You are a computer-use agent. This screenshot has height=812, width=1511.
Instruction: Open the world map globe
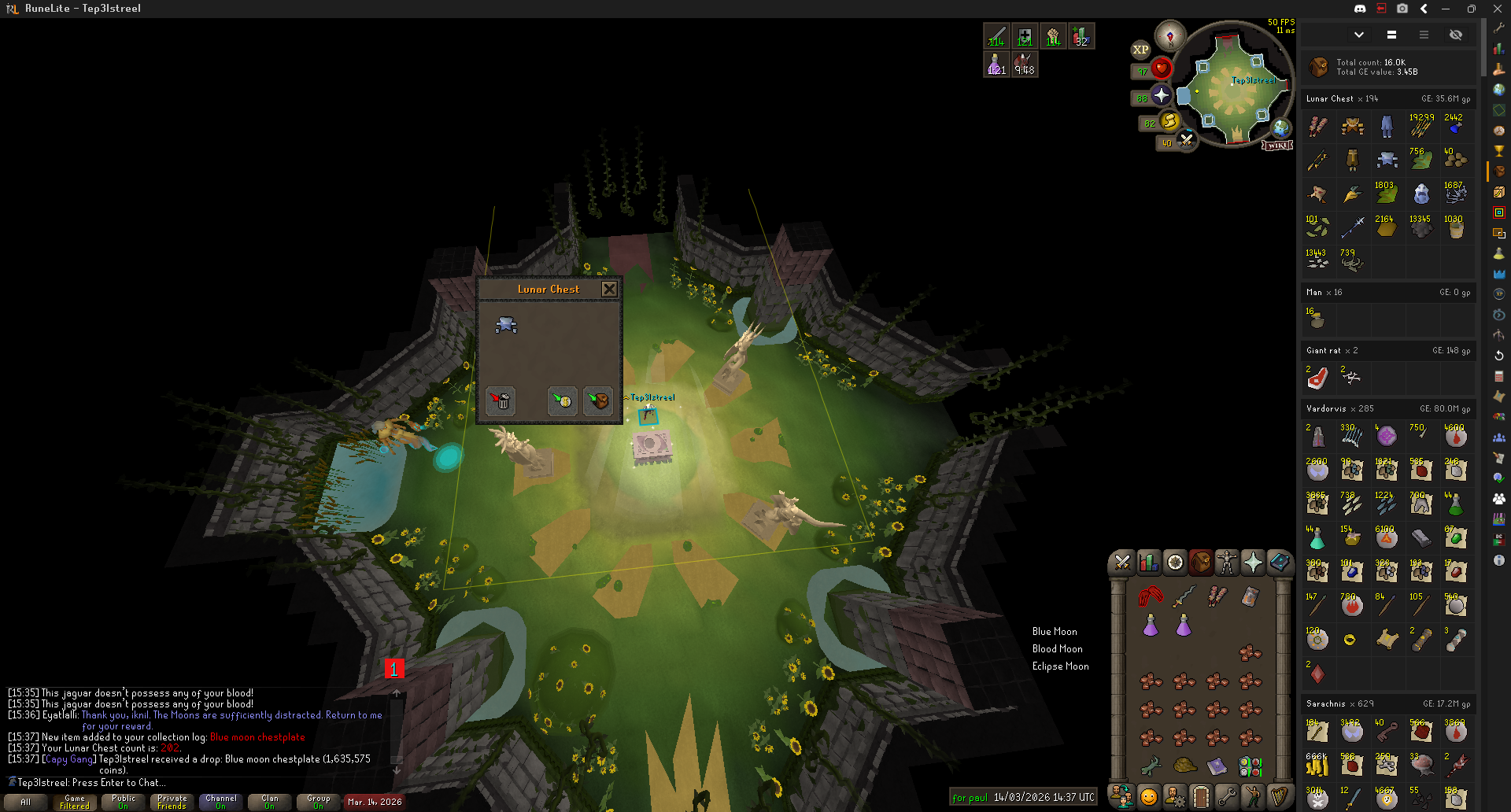[1281, 127]
